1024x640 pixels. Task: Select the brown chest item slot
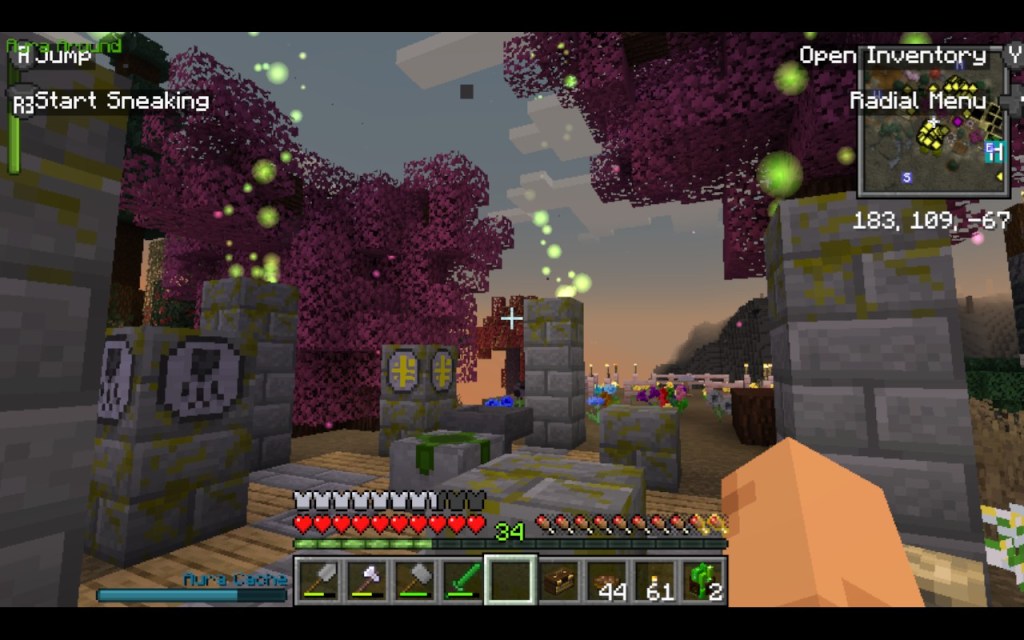(x=559, y=580)
